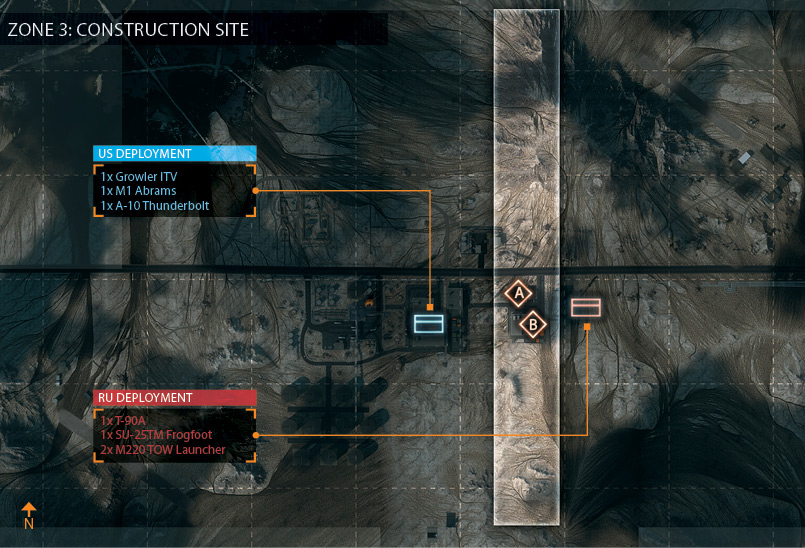Open the RU Deployment vehicle list panel
This screenshot has width=805, height=548.
(175, 435)
